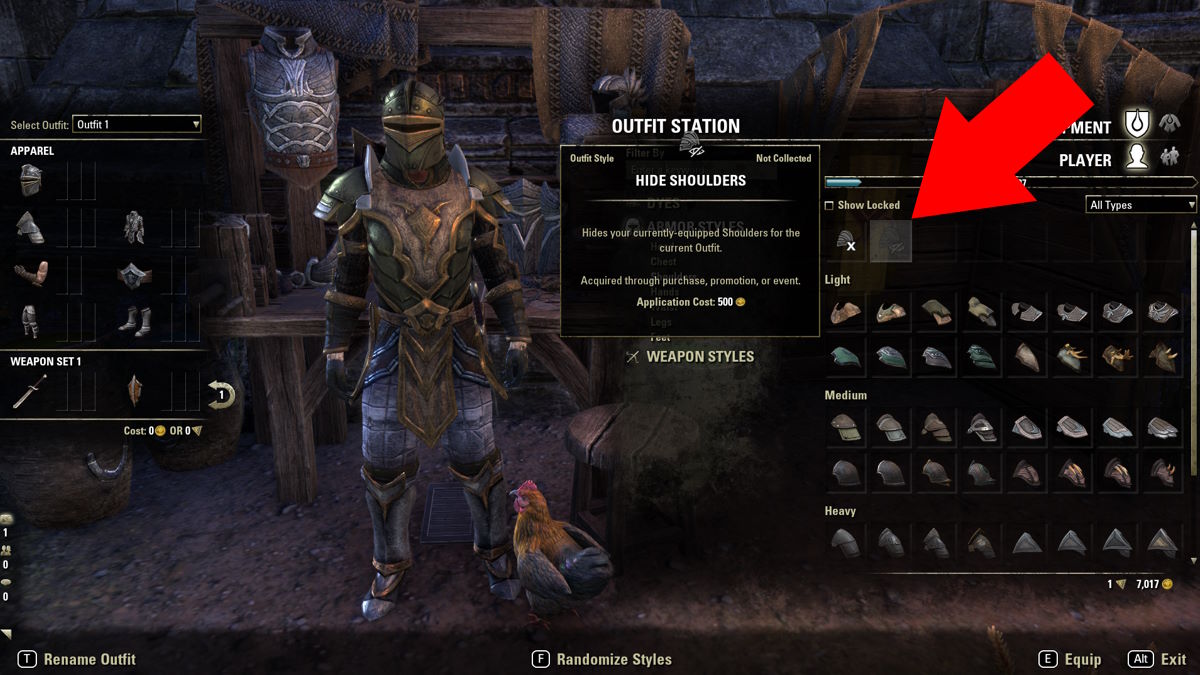Select the shield weapon slot
This screenshot has width=1200, height=675.
(134, 391)
